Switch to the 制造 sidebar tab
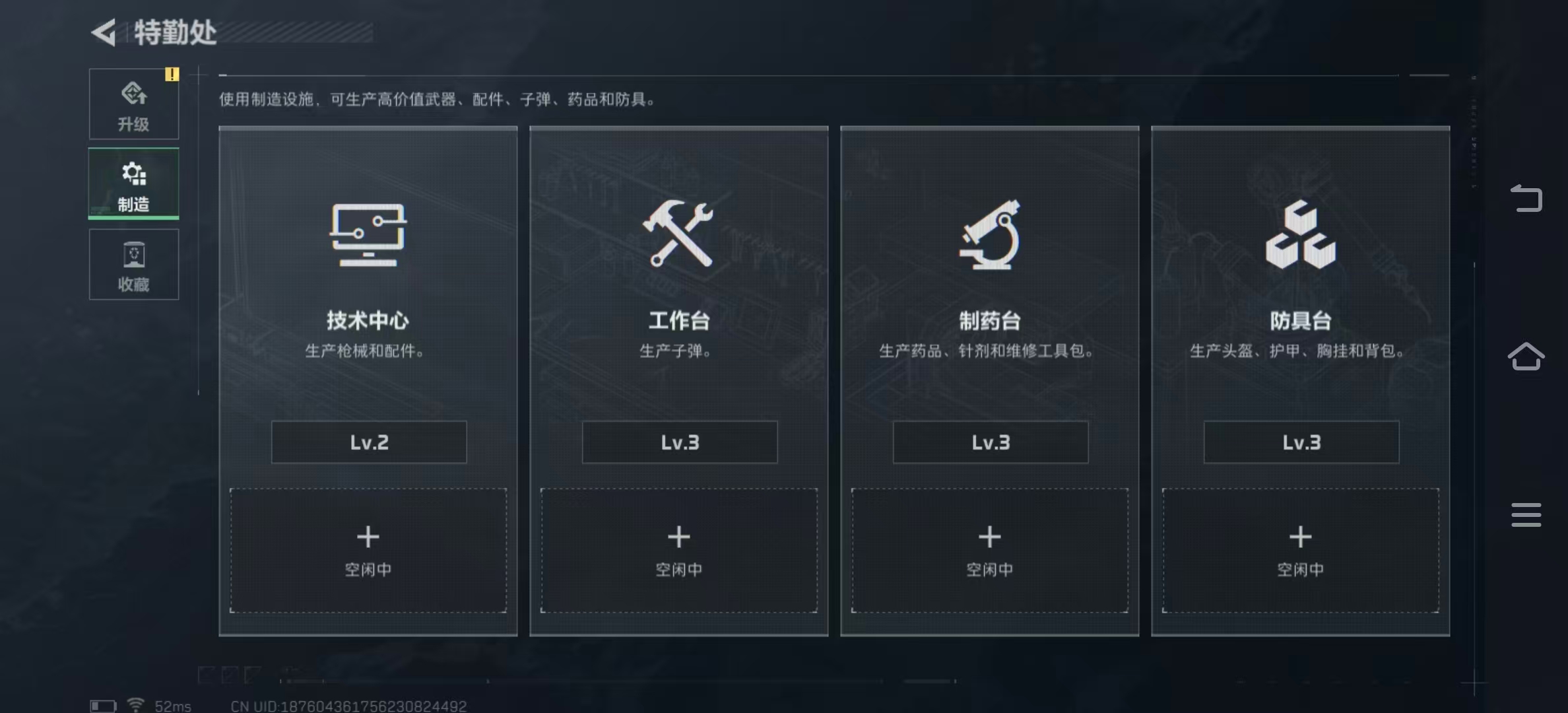Screen dimensions: 1568x713 point(134,185)
